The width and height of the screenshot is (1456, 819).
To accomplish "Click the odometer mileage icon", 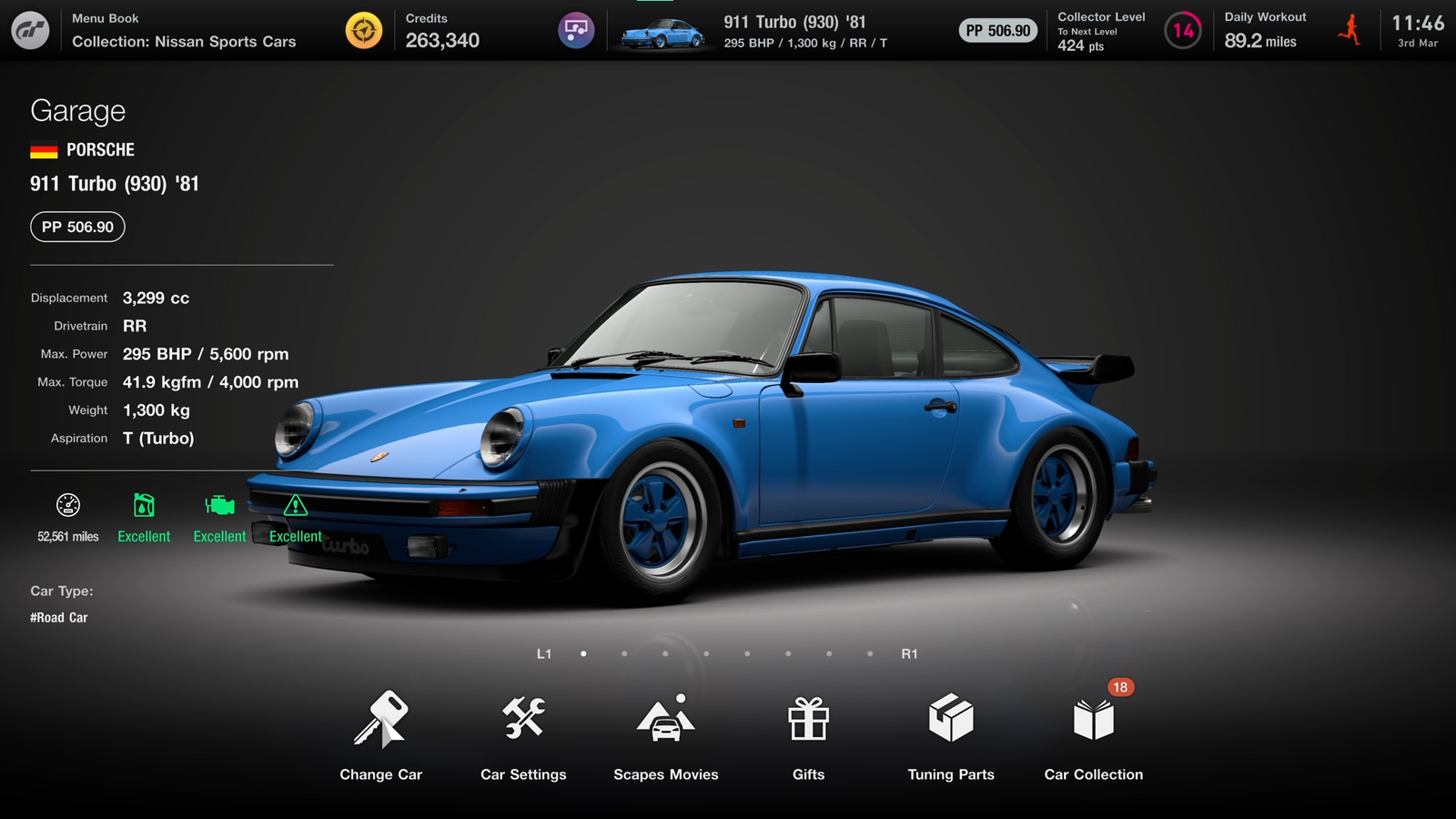I will [x=68, y=506].
